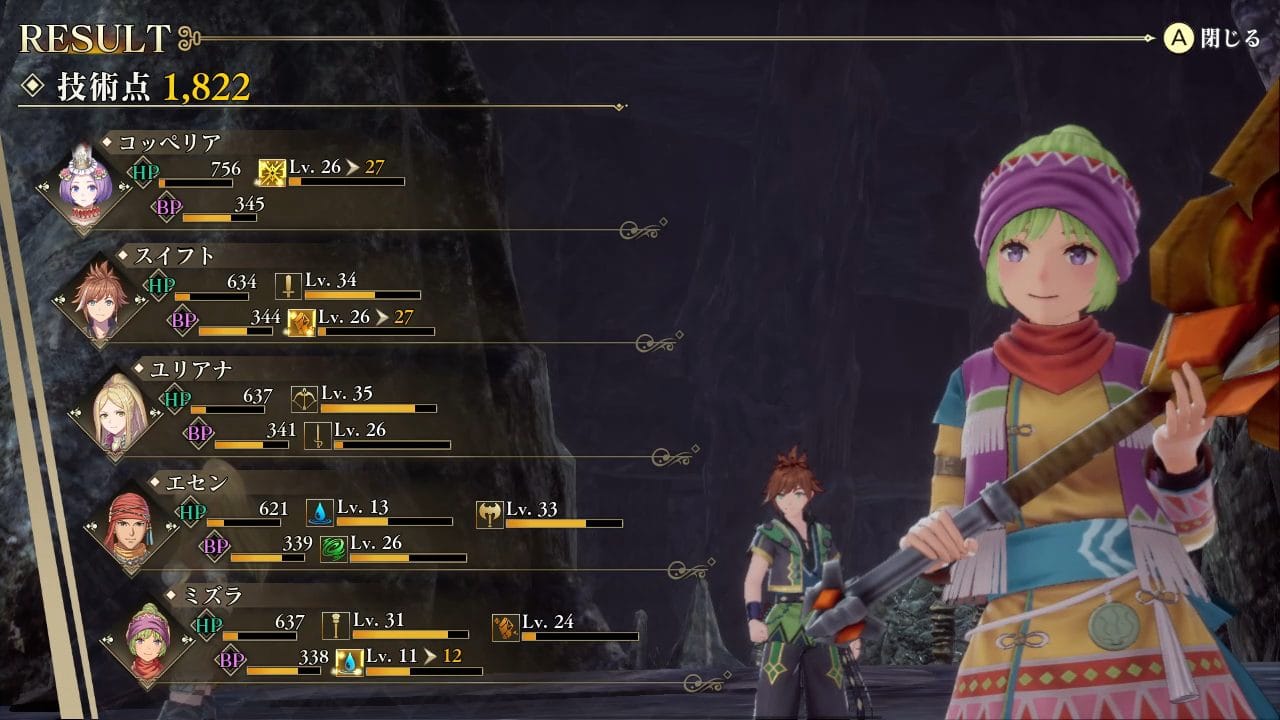This screenshot has width=1280, height=720.
Task: Select Coppelia's glowing level-up skill icon
Action: 272,174
